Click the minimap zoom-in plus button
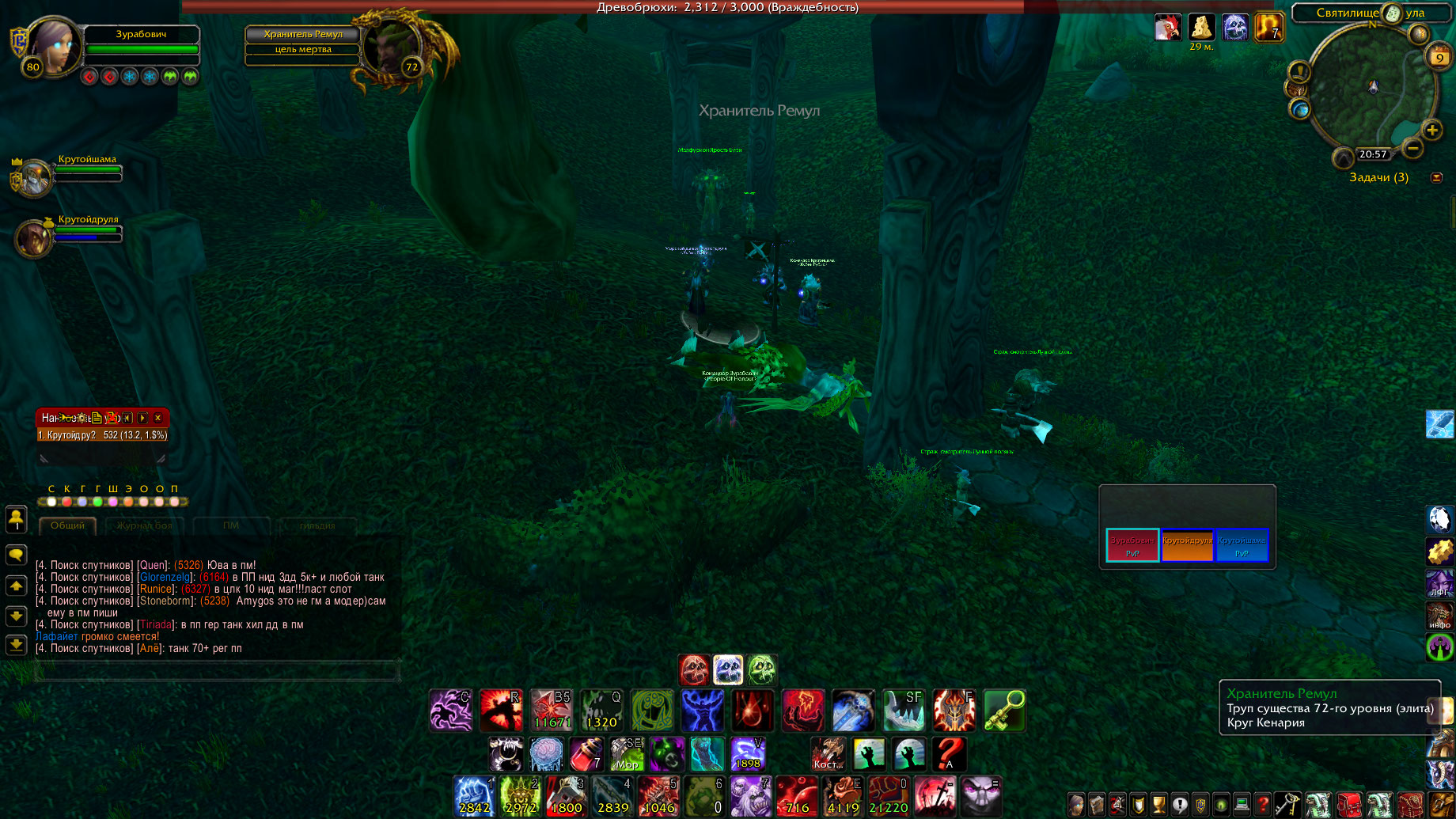 tap(1431, 131)
